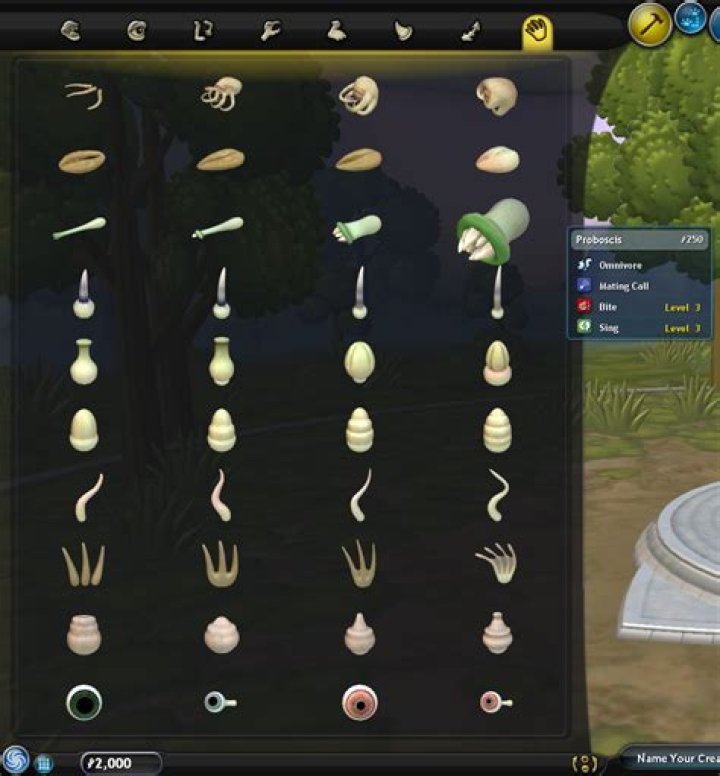
Task: Switch to the blue paint mode button
Action: point(690,18)
